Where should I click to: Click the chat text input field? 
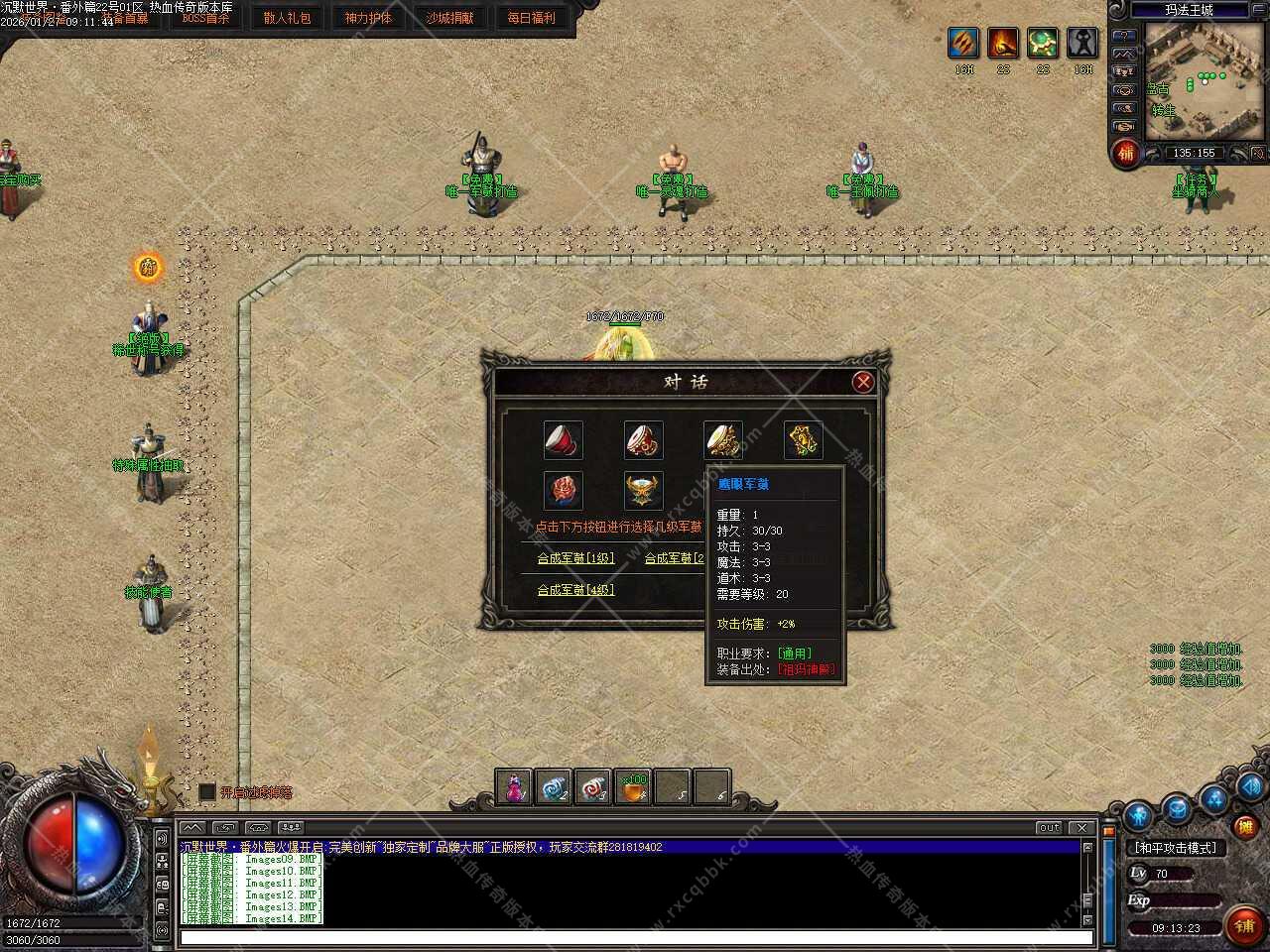635,937
